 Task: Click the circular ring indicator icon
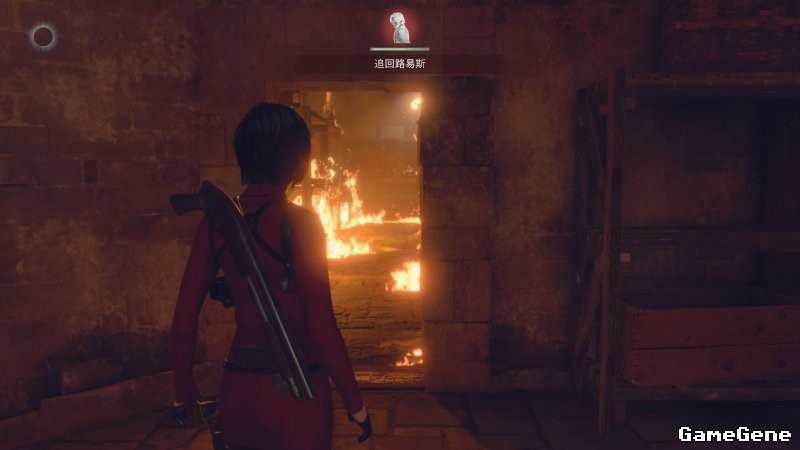[x=43, y=38]
